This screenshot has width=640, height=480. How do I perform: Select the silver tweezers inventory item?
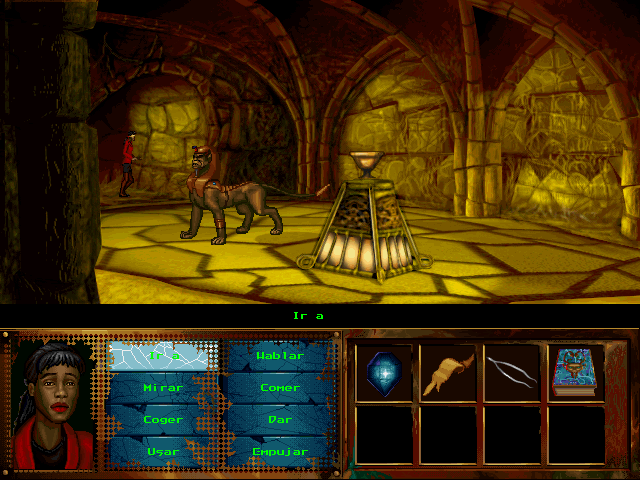tap(511, 372)
